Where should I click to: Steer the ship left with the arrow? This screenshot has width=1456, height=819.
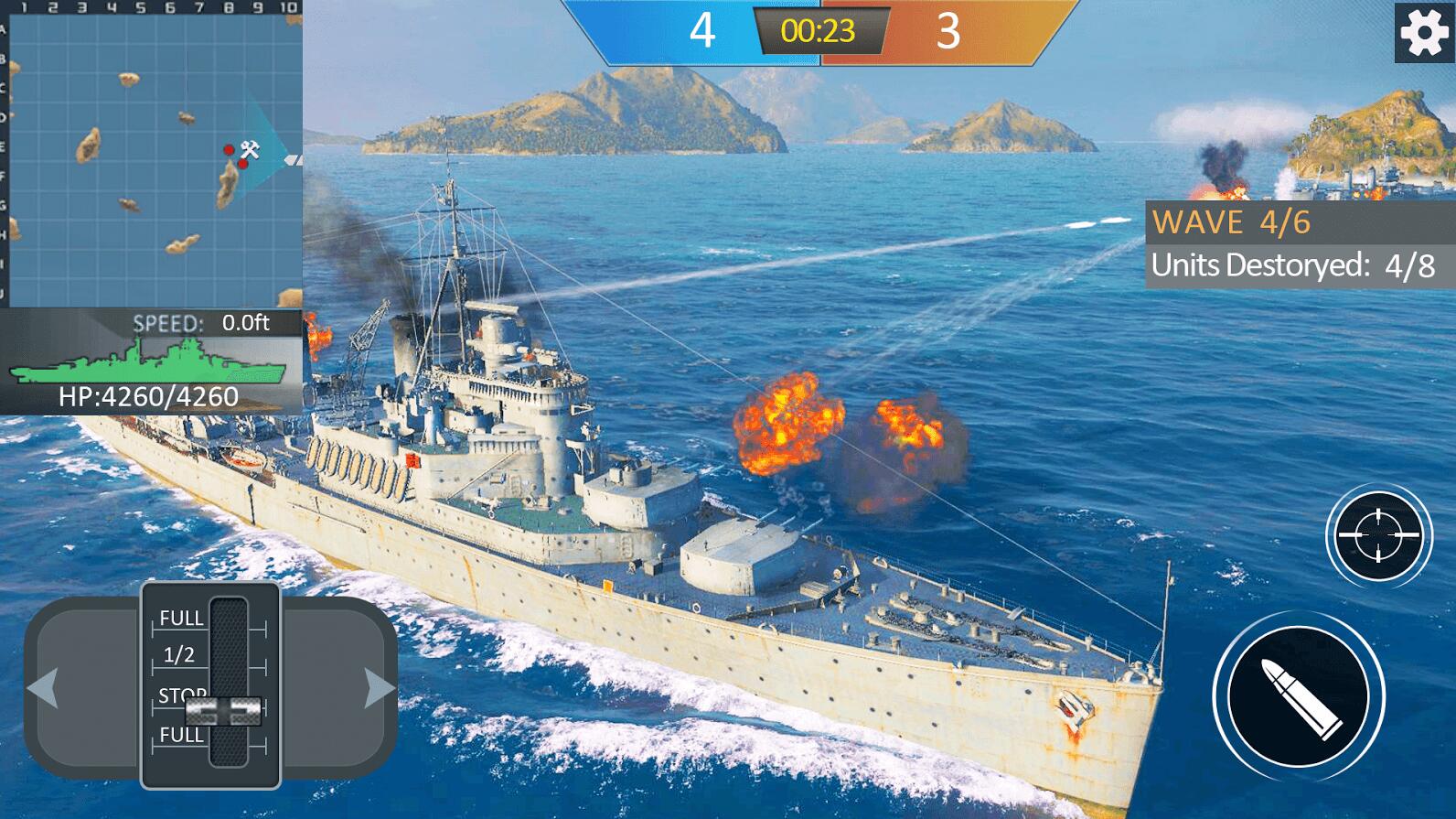pyautogui.click(x=44, y=688)
